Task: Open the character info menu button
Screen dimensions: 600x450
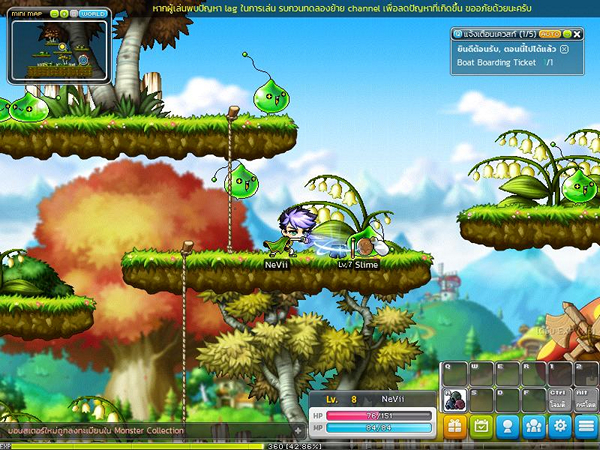Action: pyautogui.click(x=507, y=427)
